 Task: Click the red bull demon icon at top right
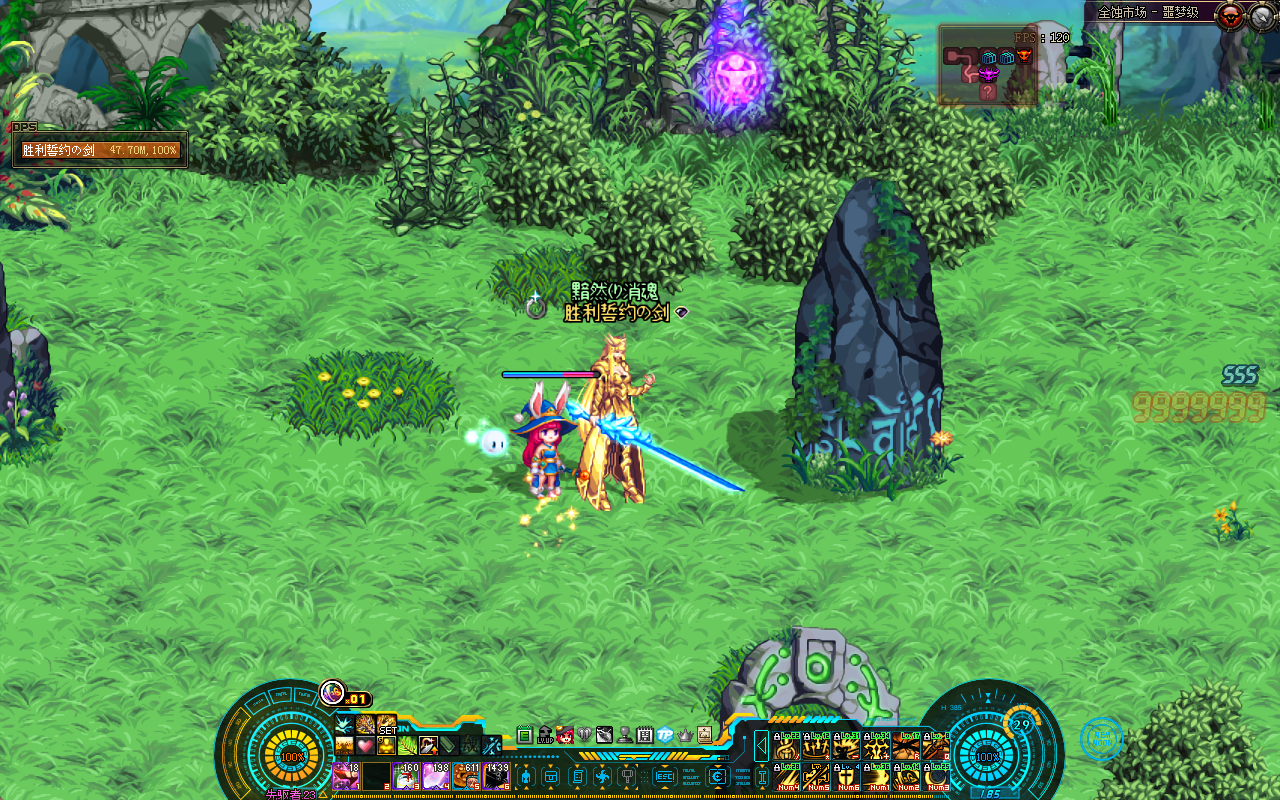pos(1229,15)
